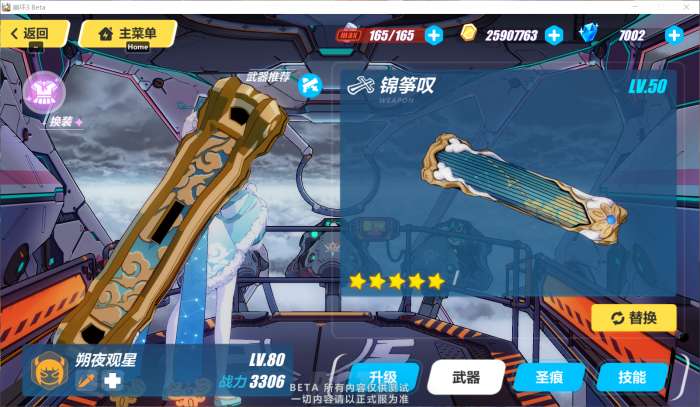Buy more coins using the plus button
The width and height of the screenshot is (700, 407).
(x=554, y=35)
